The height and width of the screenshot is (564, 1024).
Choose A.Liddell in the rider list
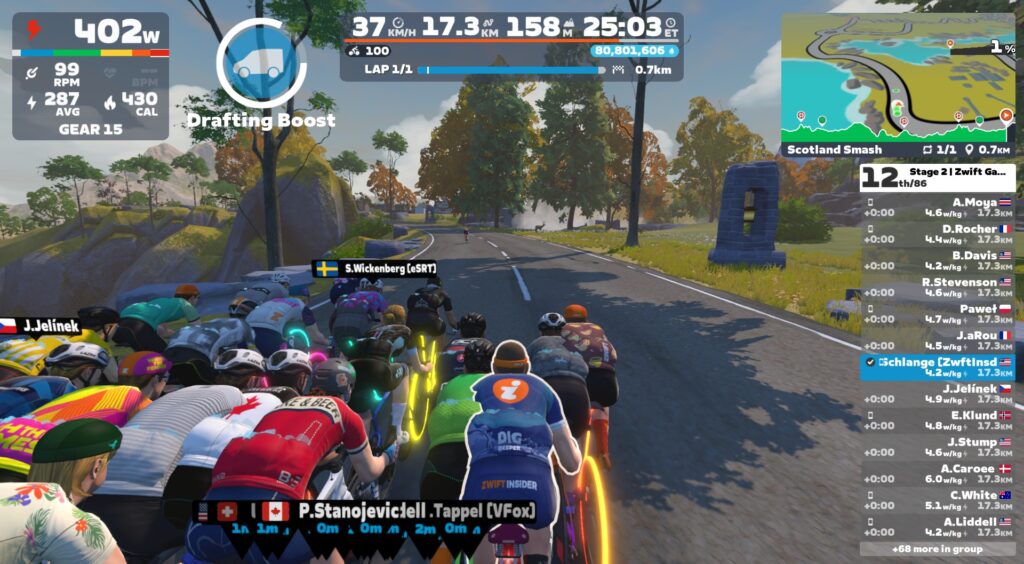pos(938,527)
